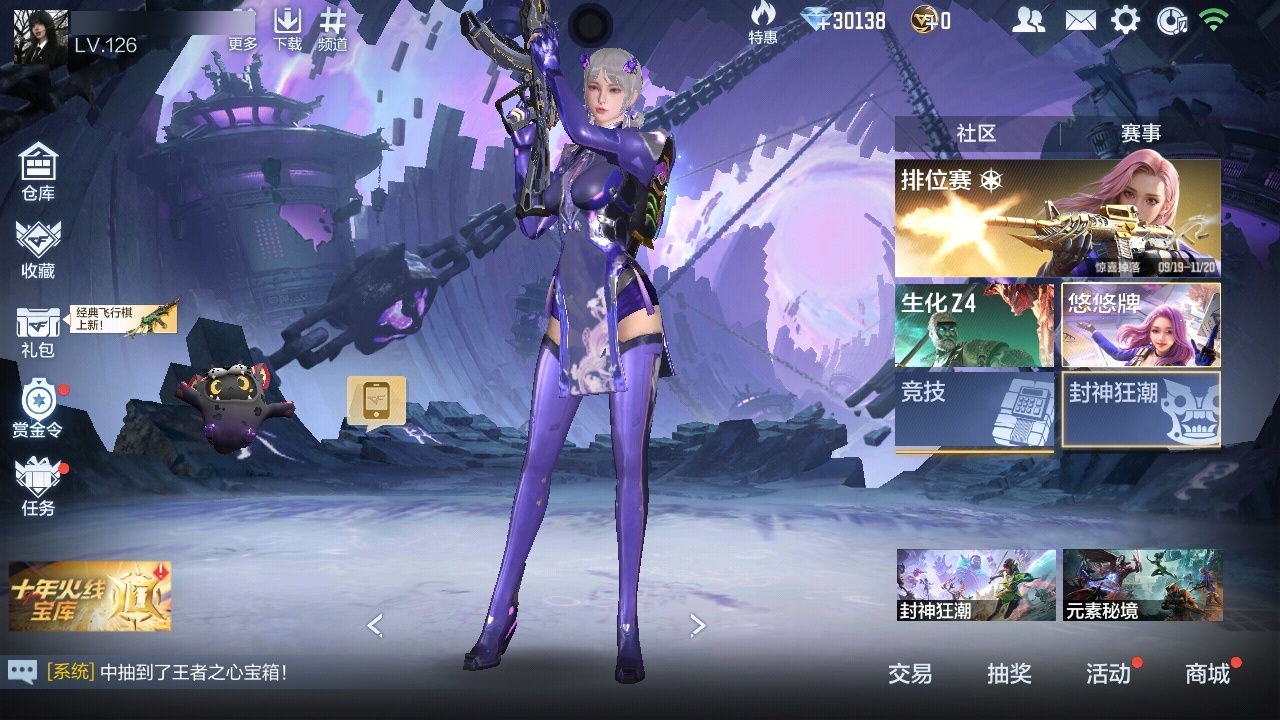Select the 生化 Z4 game mode
1280x720 pixels.
tap(974, 325)
